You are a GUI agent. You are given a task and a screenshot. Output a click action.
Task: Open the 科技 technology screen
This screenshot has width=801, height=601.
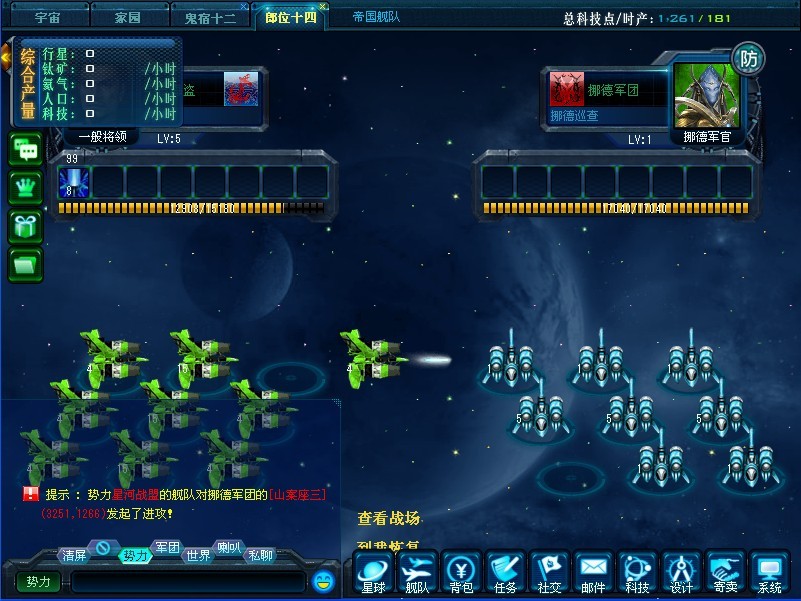pos(637,572)
